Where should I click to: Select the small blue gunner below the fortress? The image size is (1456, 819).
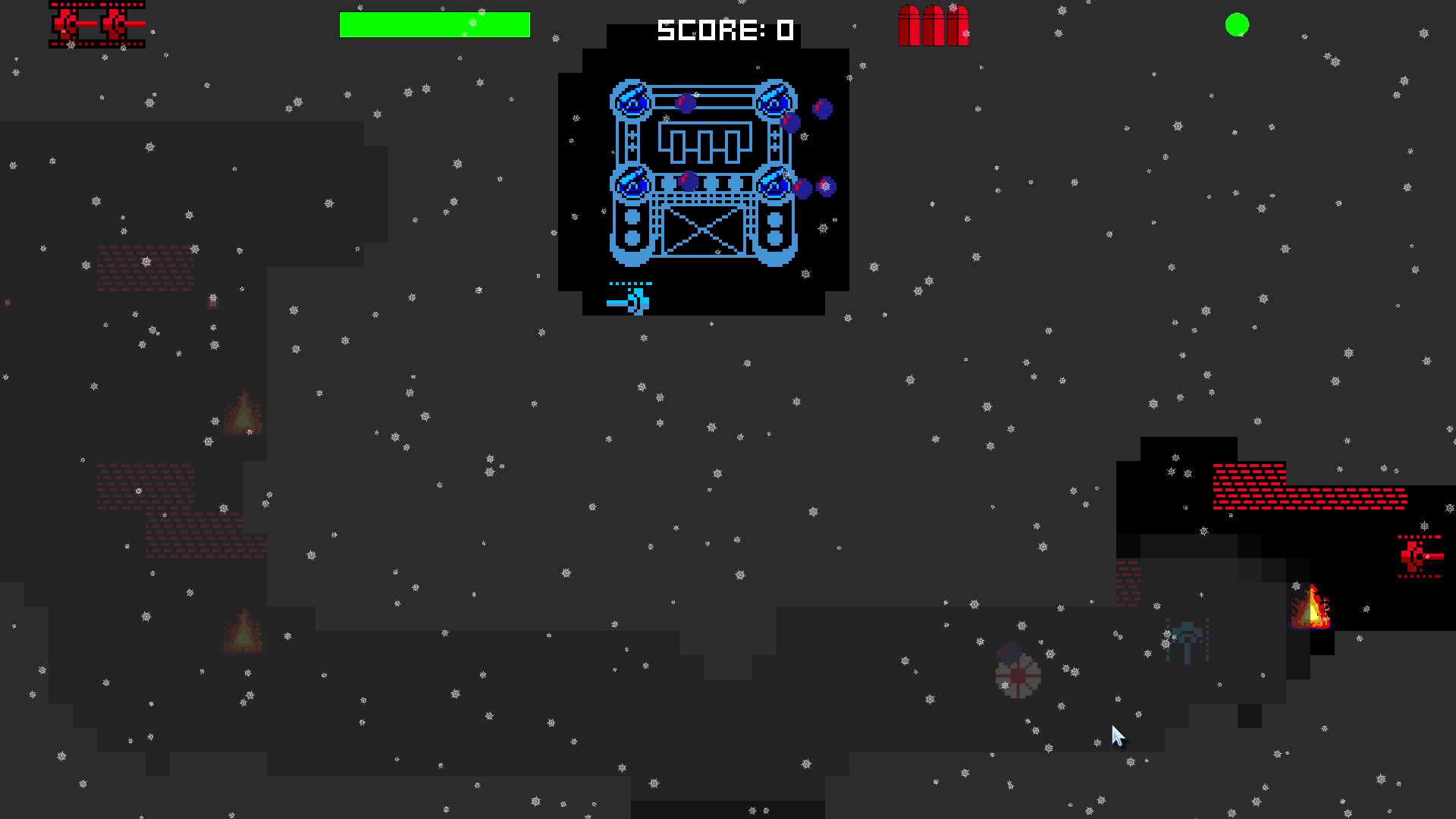pos(635,300)
